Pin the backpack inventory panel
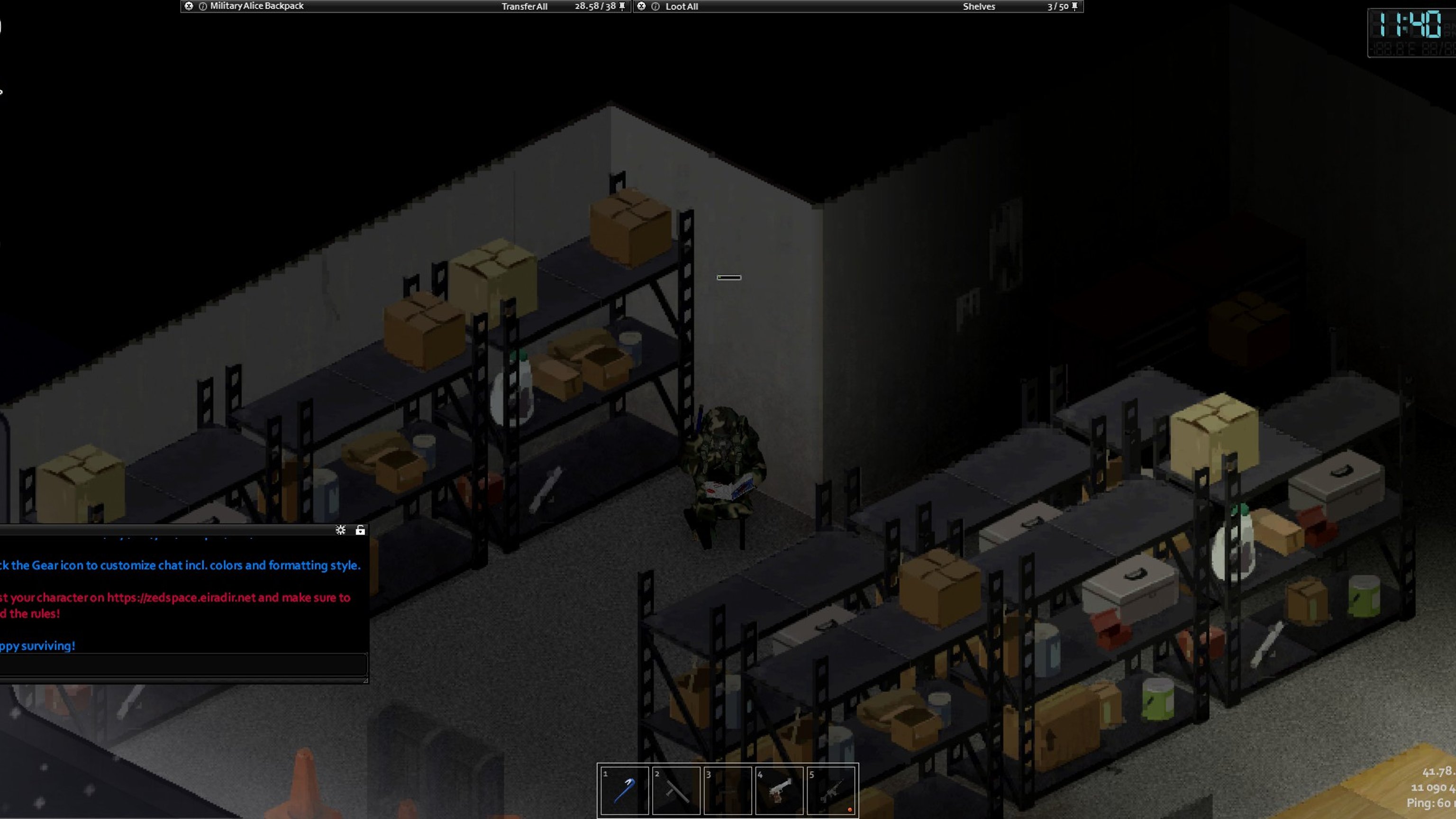The height and width of the screenshot is (819, 1456). [622, 7]
